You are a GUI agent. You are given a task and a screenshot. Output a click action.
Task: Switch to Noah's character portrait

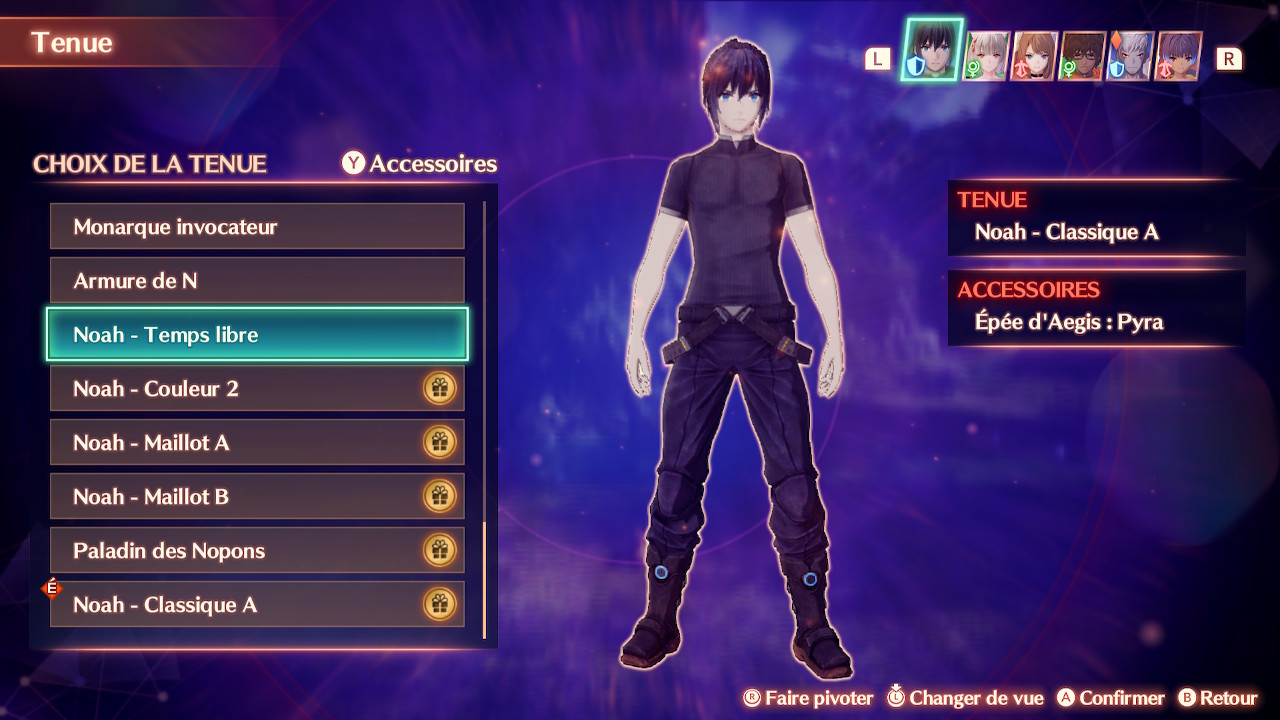(x=932, y=50)
